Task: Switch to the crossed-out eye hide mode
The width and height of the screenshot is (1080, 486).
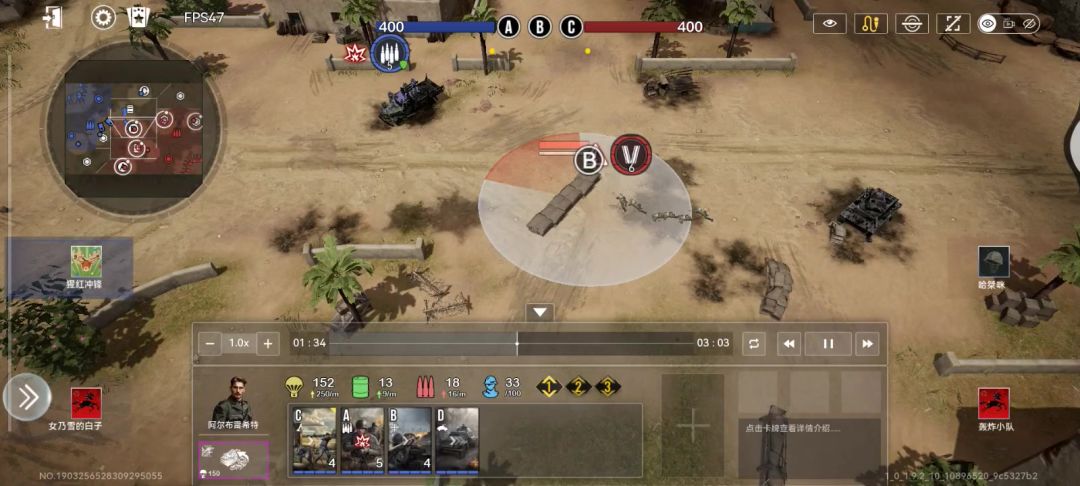Action: click(x=1030, y=23)
